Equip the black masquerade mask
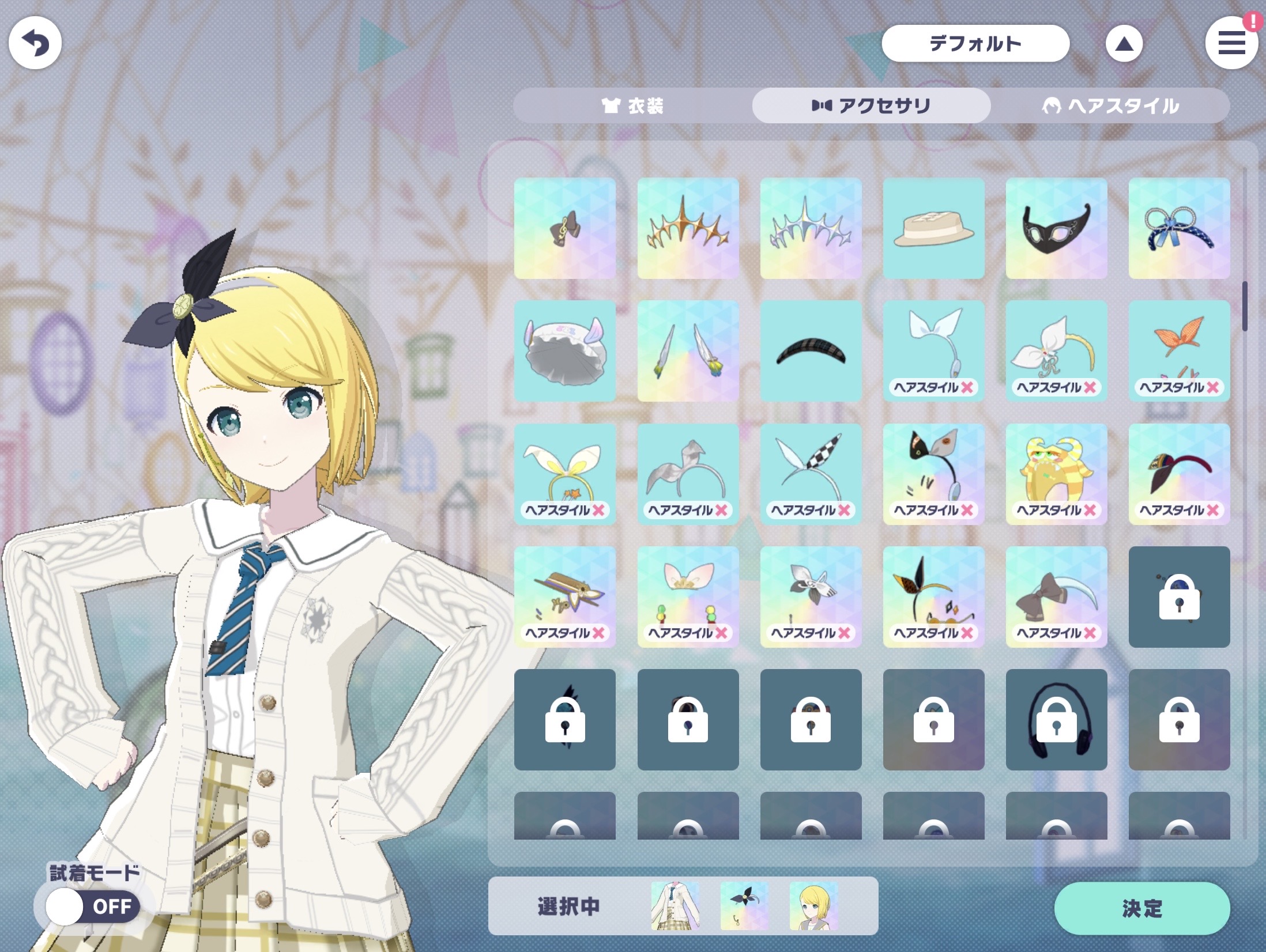 point(1056,228)
